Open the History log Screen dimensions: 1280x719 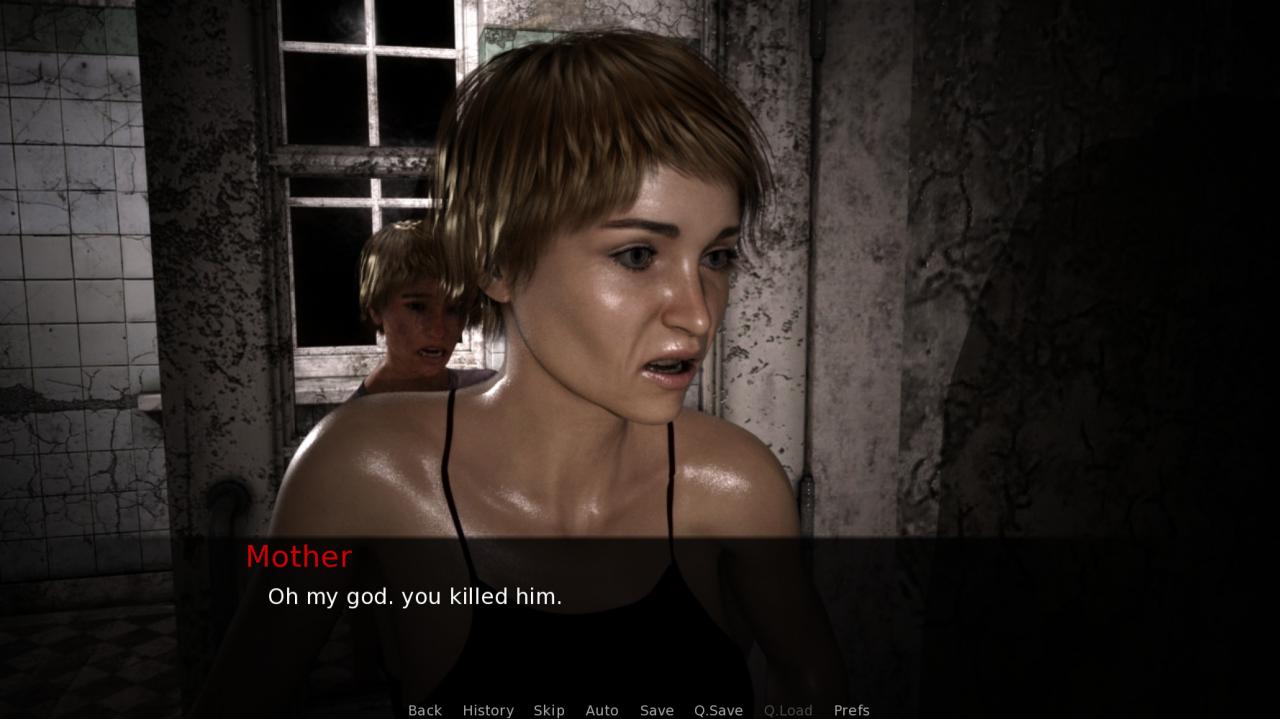click(488, 710)
